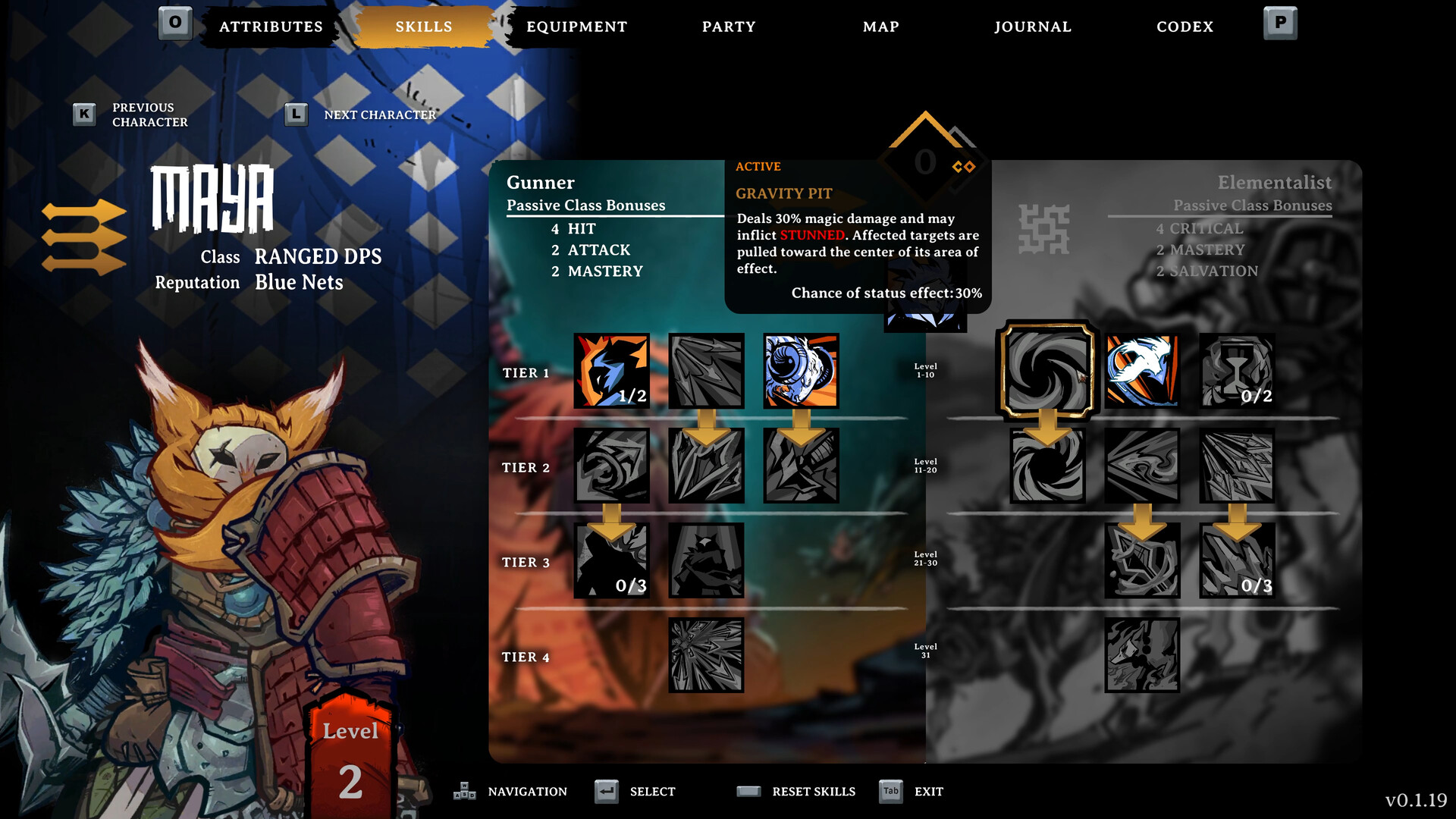The width and height of the screenshot is (1456, 819).
Task: Choose the Elementalist tier 4 skill icon
Action: click(1142, 655)
